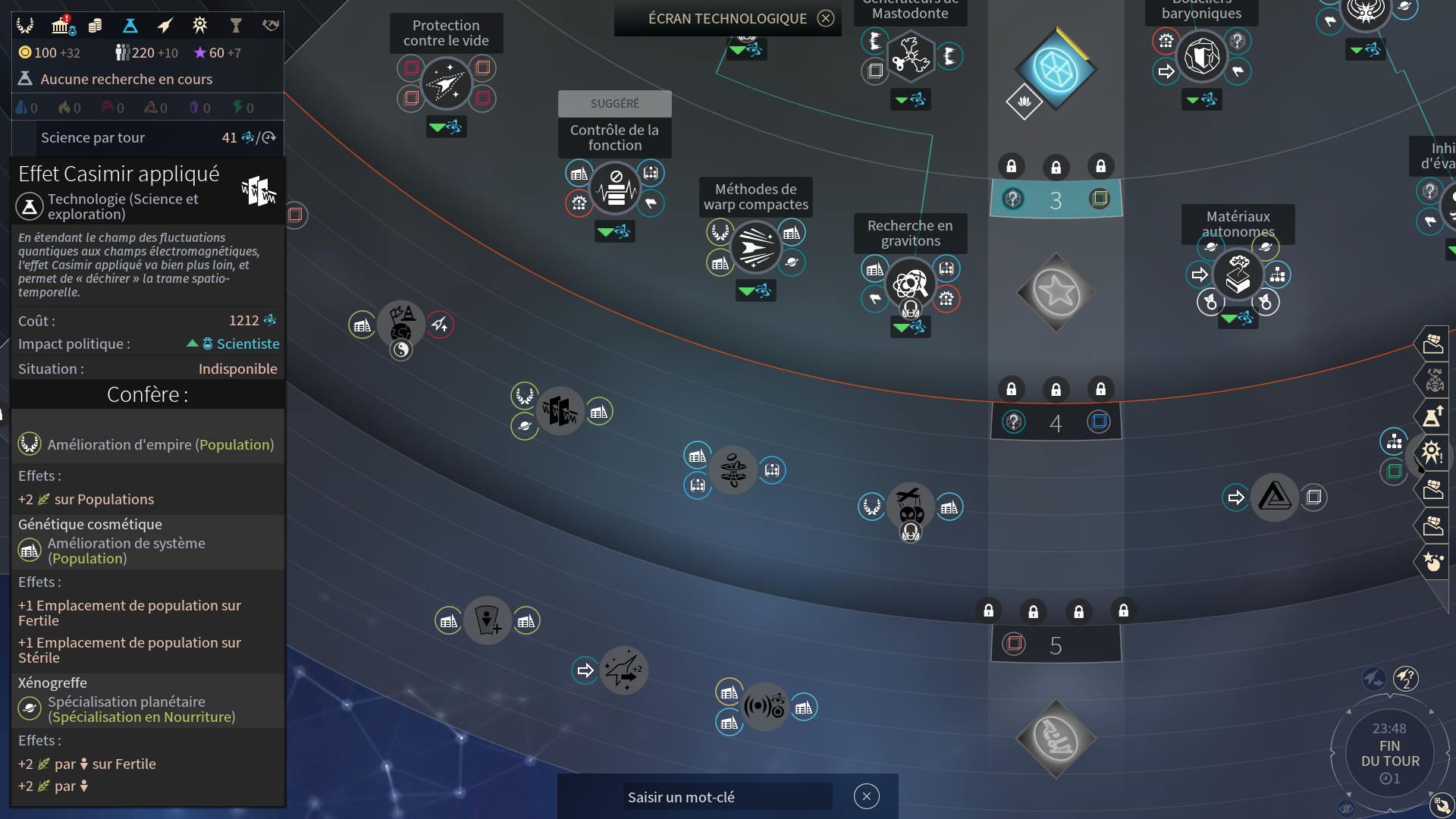The image size is (1456, 819).
Task: Click the Science par tour progress bar
Action: coord(146,138)
